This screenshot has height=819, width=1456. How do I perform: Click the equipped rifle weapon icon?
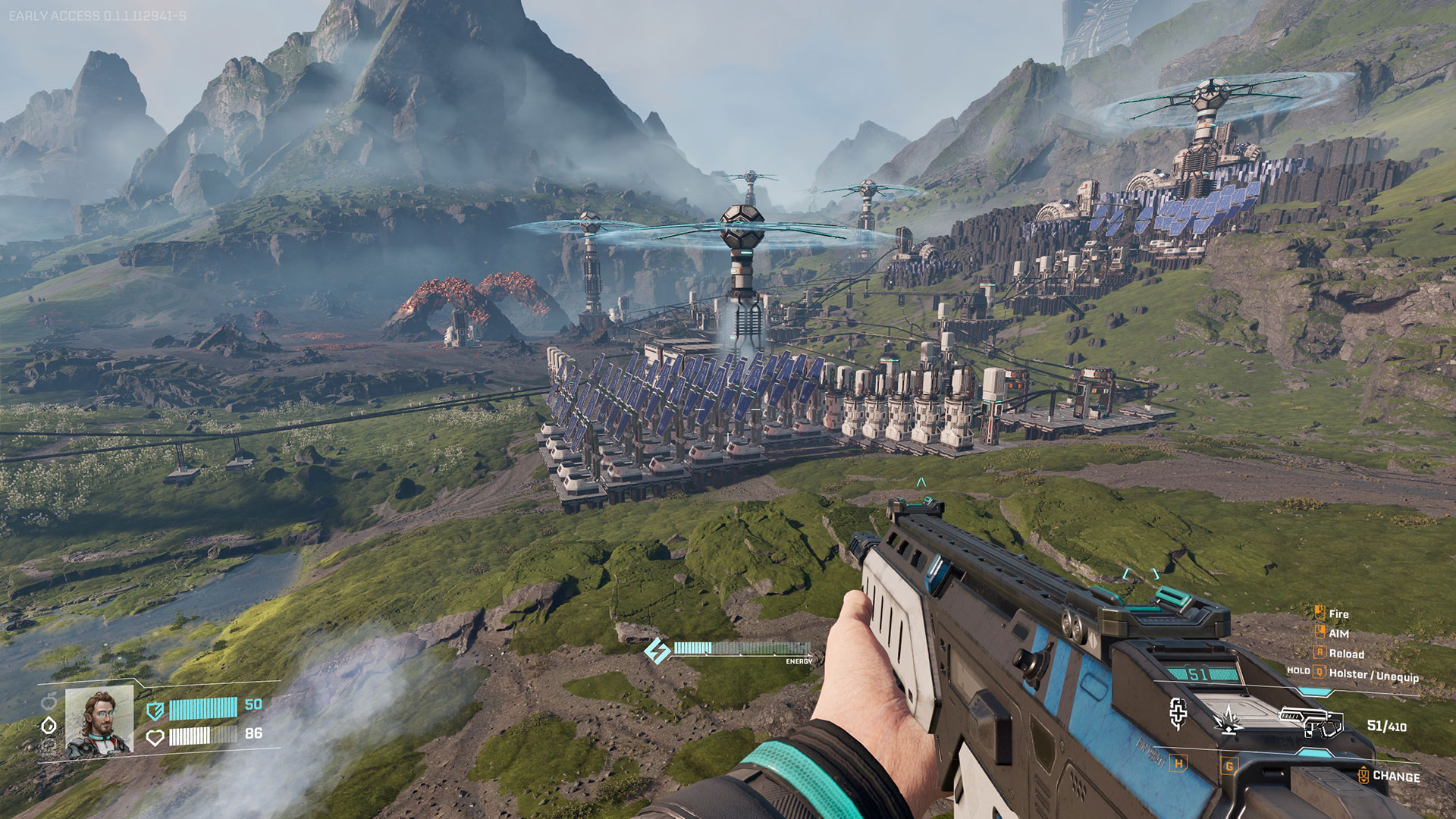pyautogui.click(x=1311, y=721)
